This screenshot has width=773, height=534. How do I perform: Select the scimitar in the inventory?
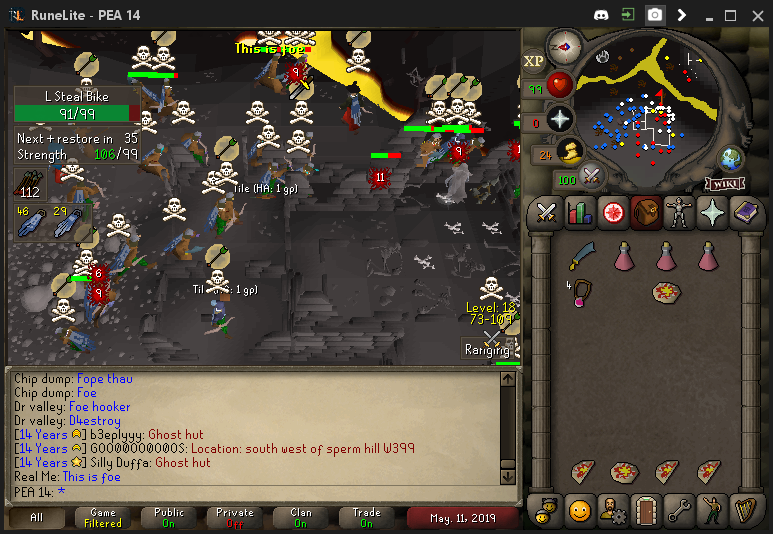coord(581,257)
